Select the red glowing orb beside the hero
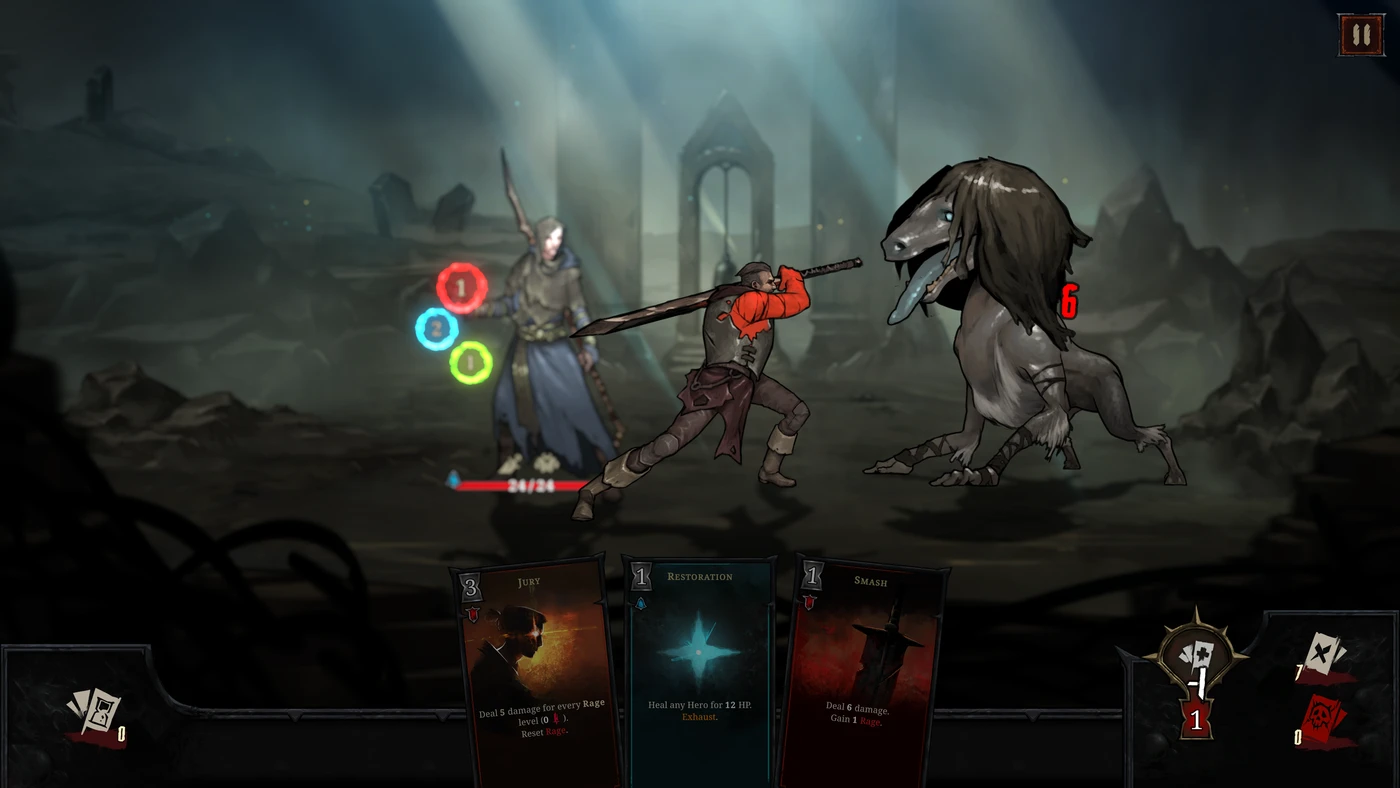The height and width of the screenshot is (788, 1400). [461, 288]
